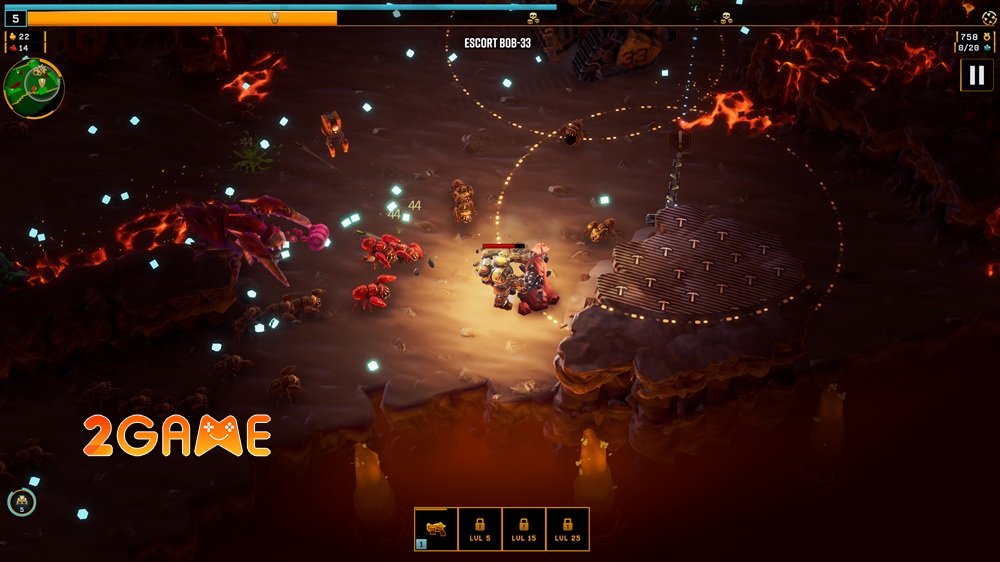Open the circular minimap
Image resolution: width=1000 pixels, height=562 pixels.
(x=33, y=87)
